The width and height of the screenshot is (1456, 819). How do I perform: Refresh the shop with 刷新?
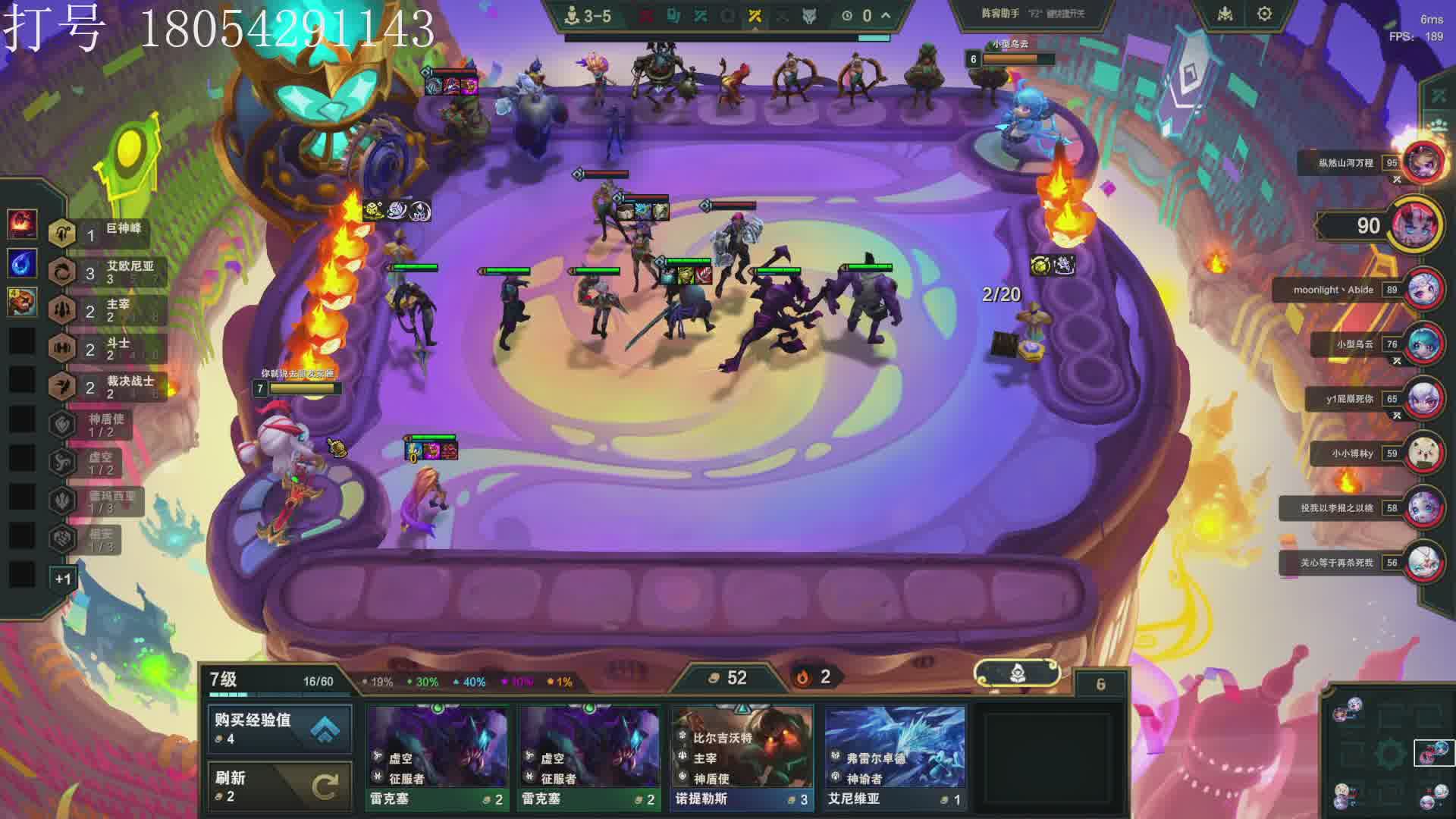coord(280,786)
